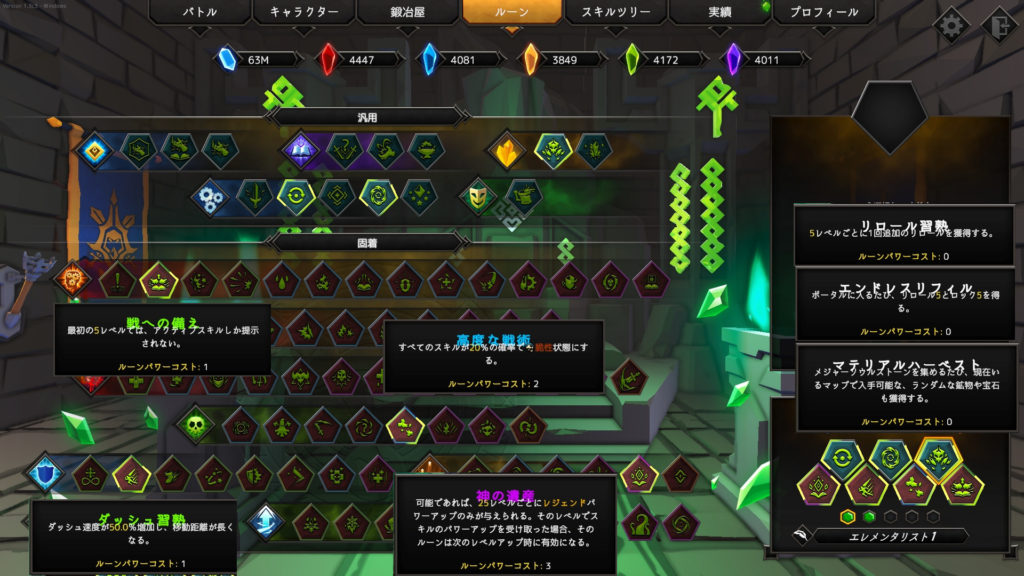Open the スキルツリー tab
This screenshot has width=1024, height=576.
click(616, 13)
